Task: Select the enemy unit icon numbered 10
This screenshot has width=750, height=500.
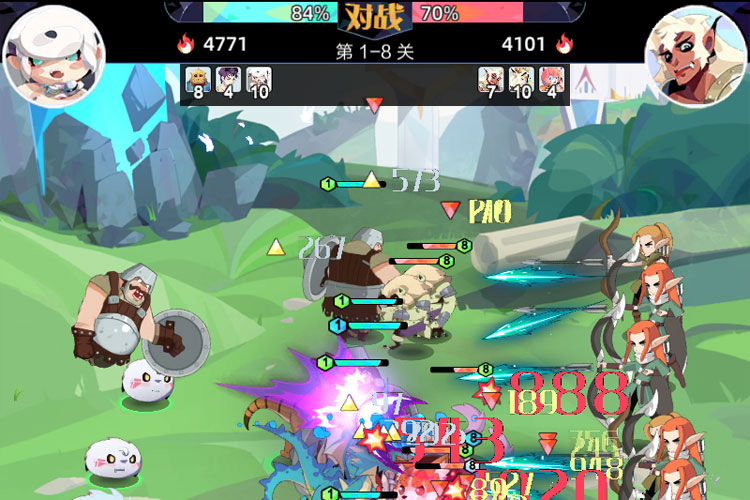Action: coord(521,83)
